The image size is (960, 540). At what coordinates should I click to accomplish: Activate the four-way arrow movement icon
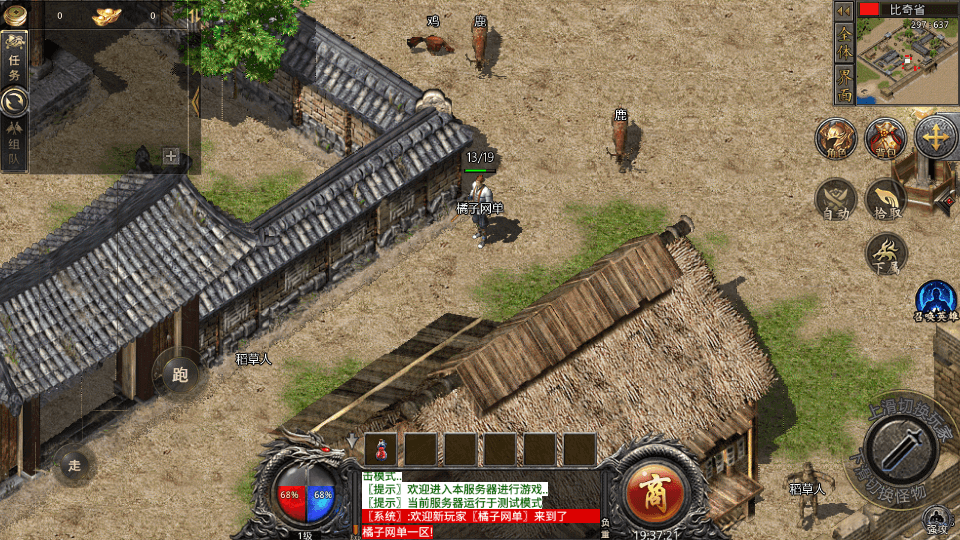[x=937, y=137]
